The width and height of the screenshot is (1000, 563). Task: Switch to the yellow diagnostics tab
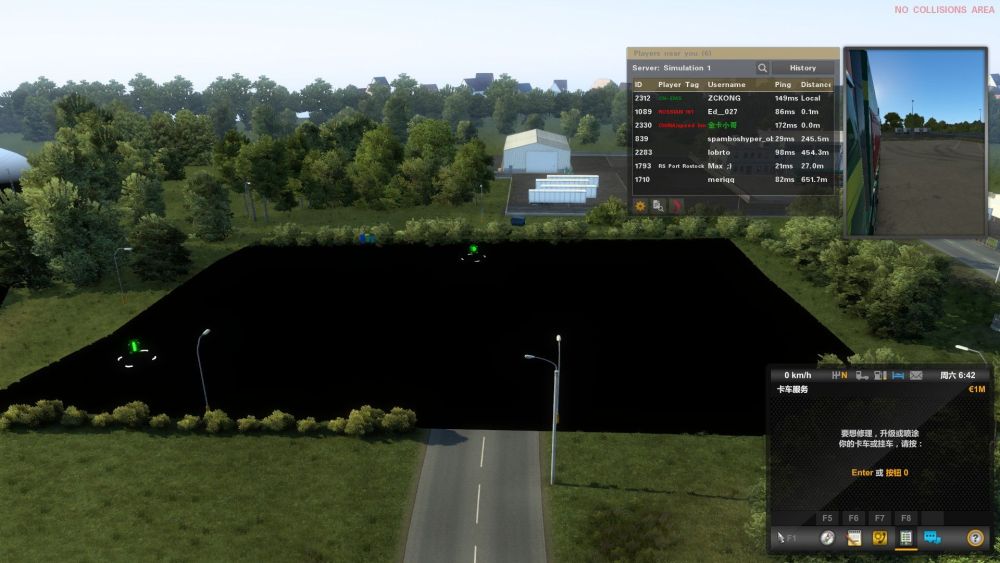(x=880, y=538)
